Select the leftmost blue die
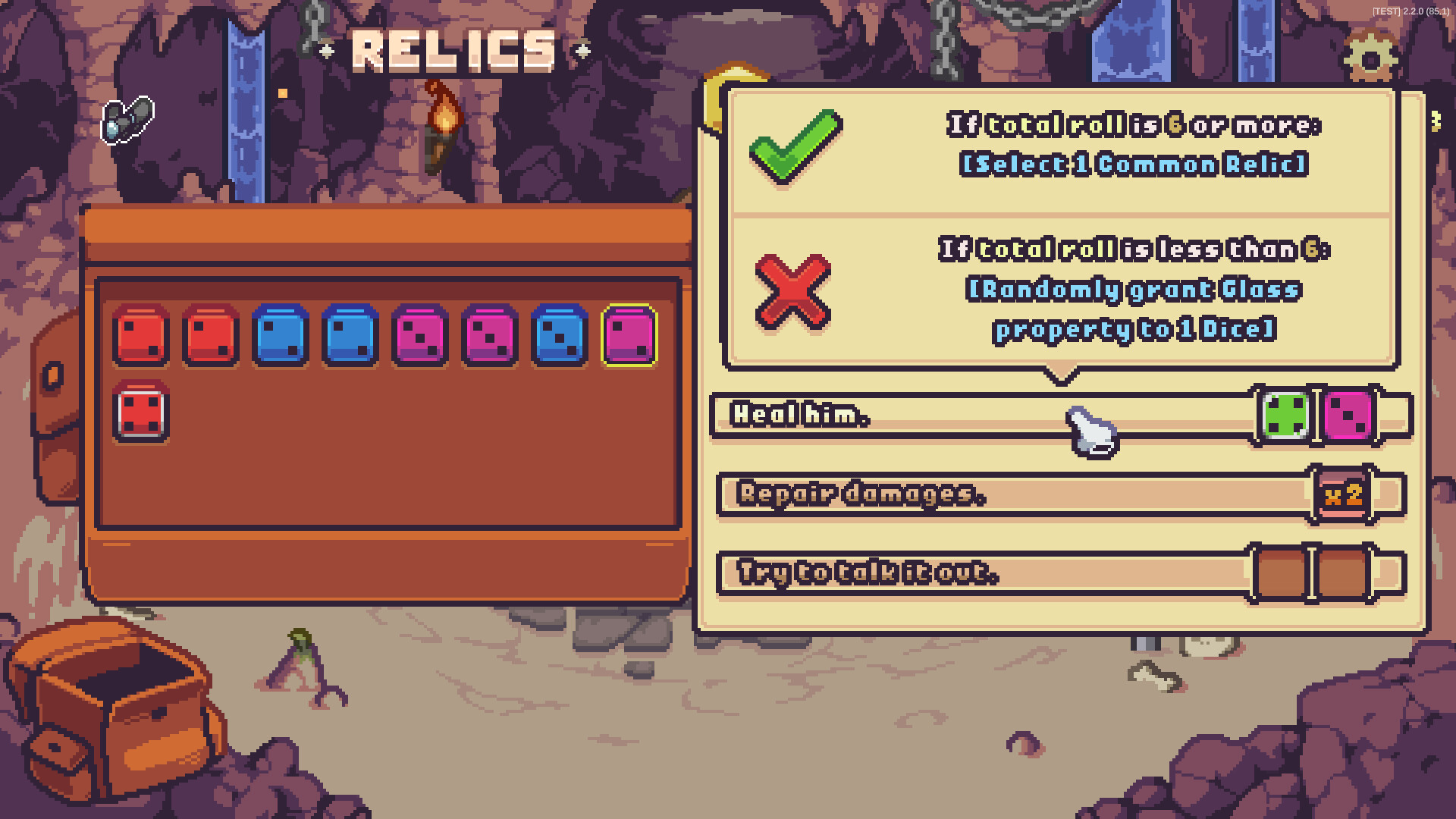 (281, 334)
